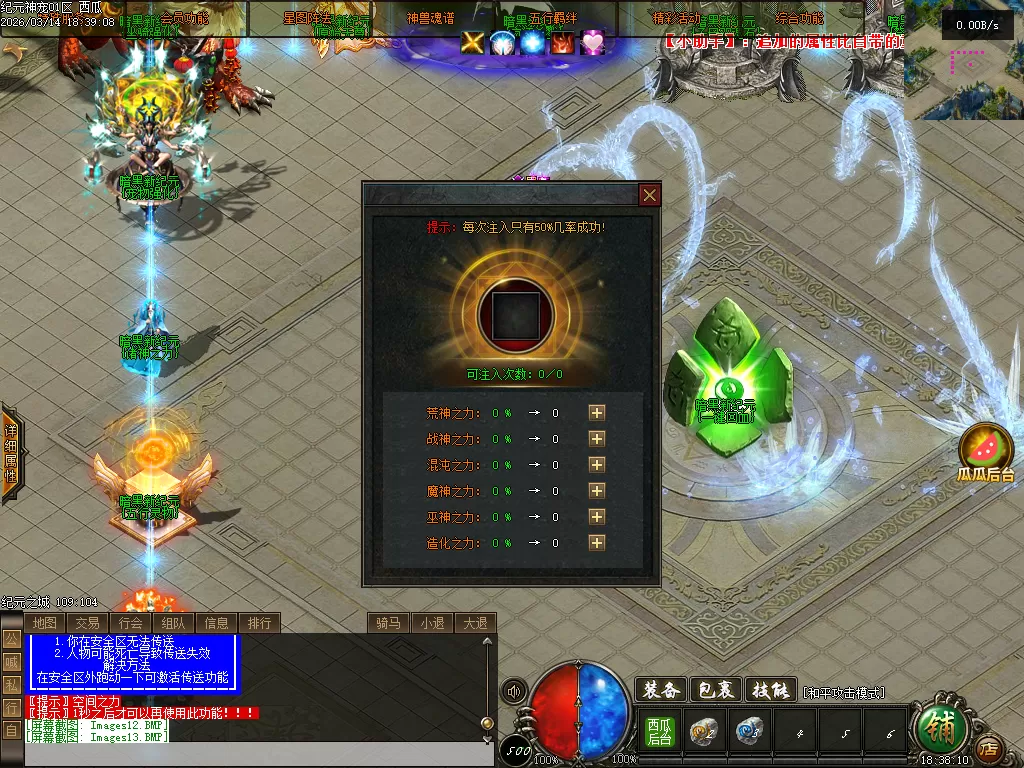Open the 包裹 bag inventory
Viewport: 1024px width, 768px height.
point(716,689)
